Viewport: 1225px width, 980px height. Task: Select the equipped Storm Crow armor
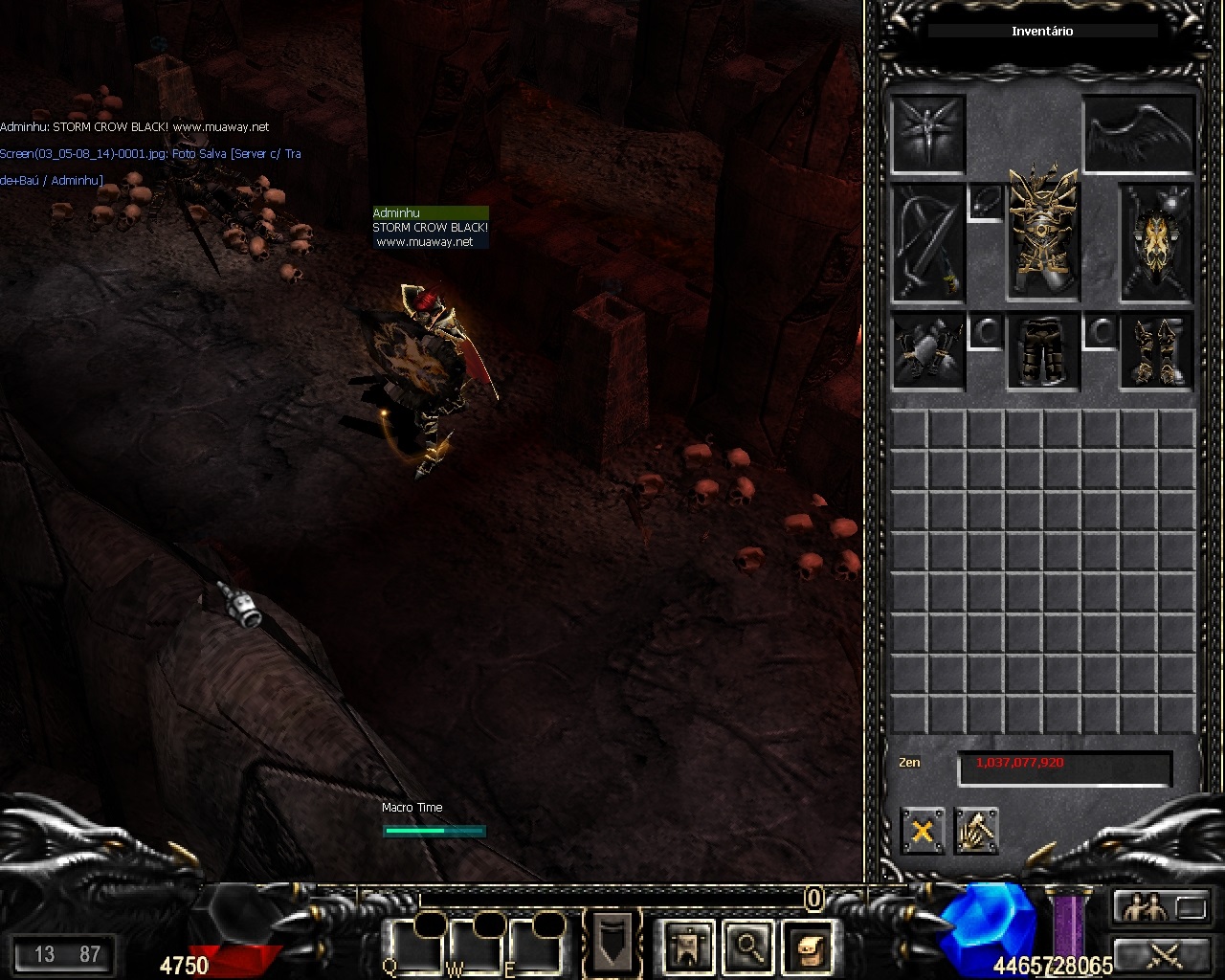[x=1042, y=232]
